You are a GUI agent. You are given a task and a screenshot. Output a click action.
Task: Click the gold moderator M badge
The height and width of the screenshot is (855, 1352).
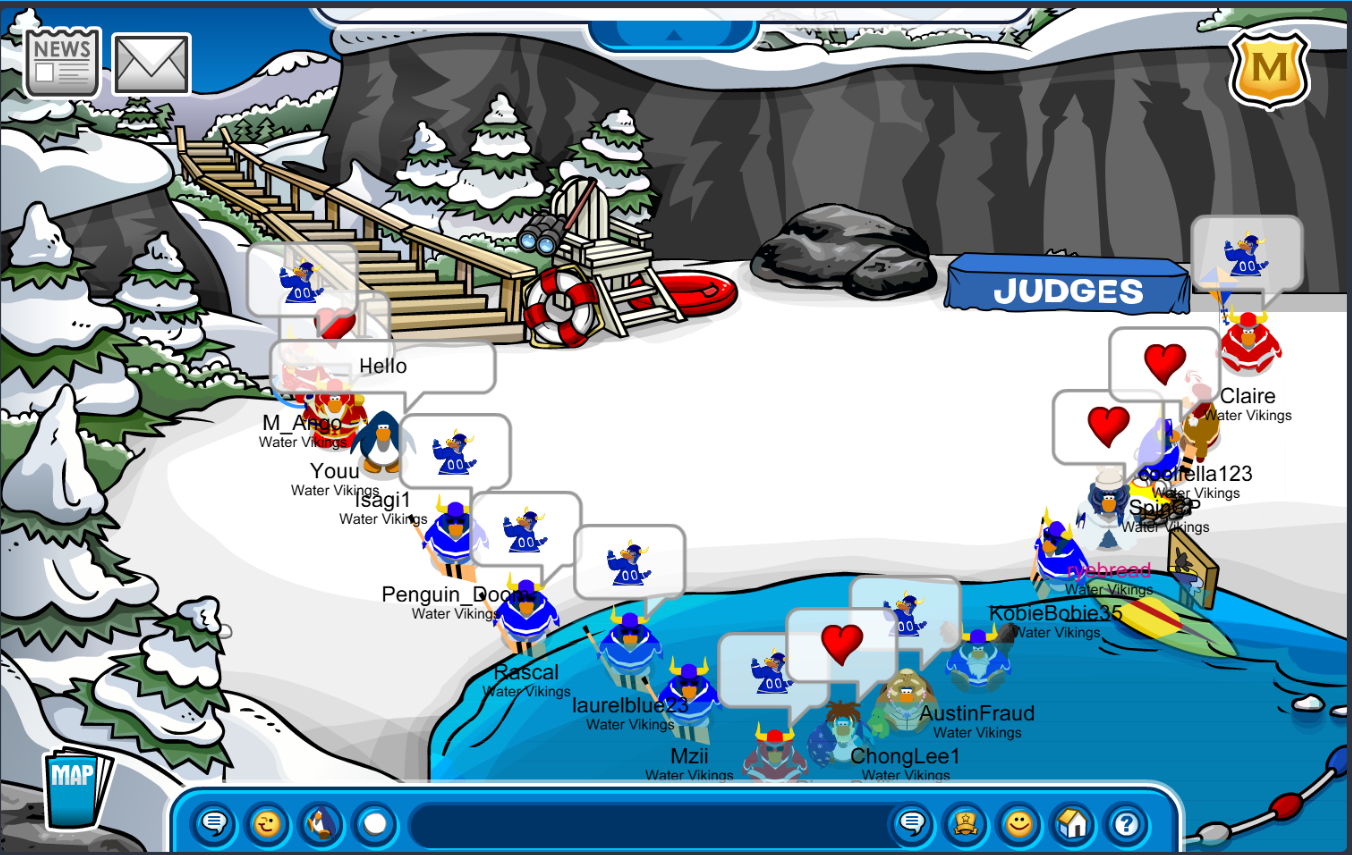tap(1269, 69)
